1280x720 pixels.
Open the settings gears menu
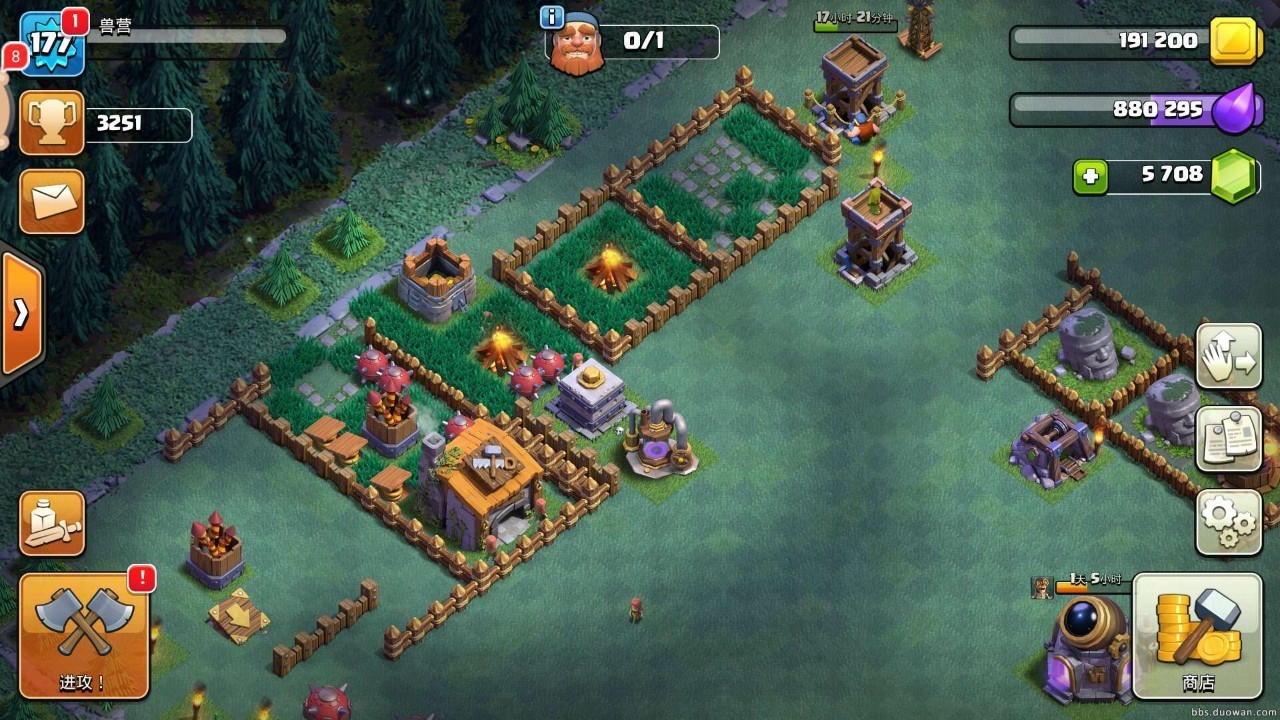click(1228, 521)
